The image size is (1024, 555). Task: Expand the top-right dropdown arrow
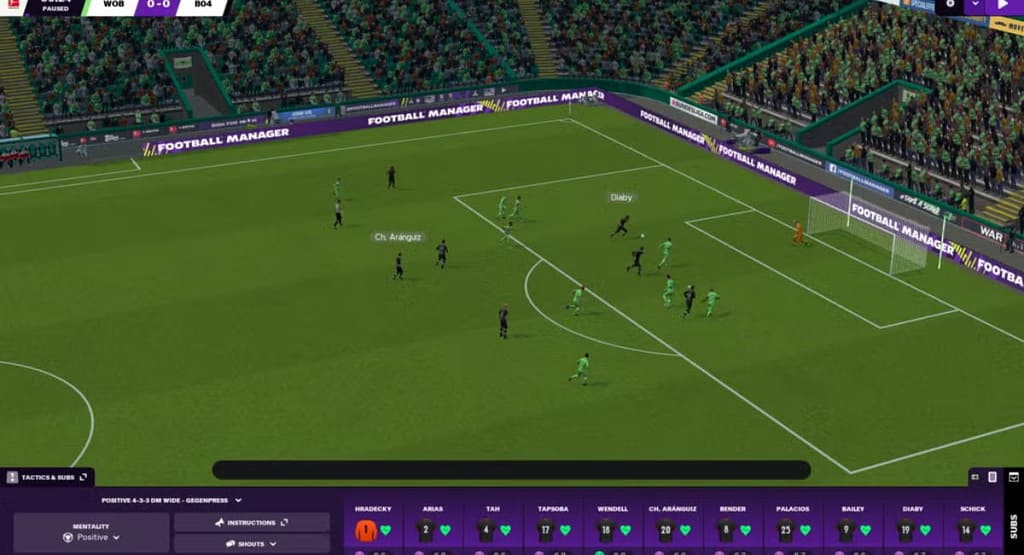976,5
